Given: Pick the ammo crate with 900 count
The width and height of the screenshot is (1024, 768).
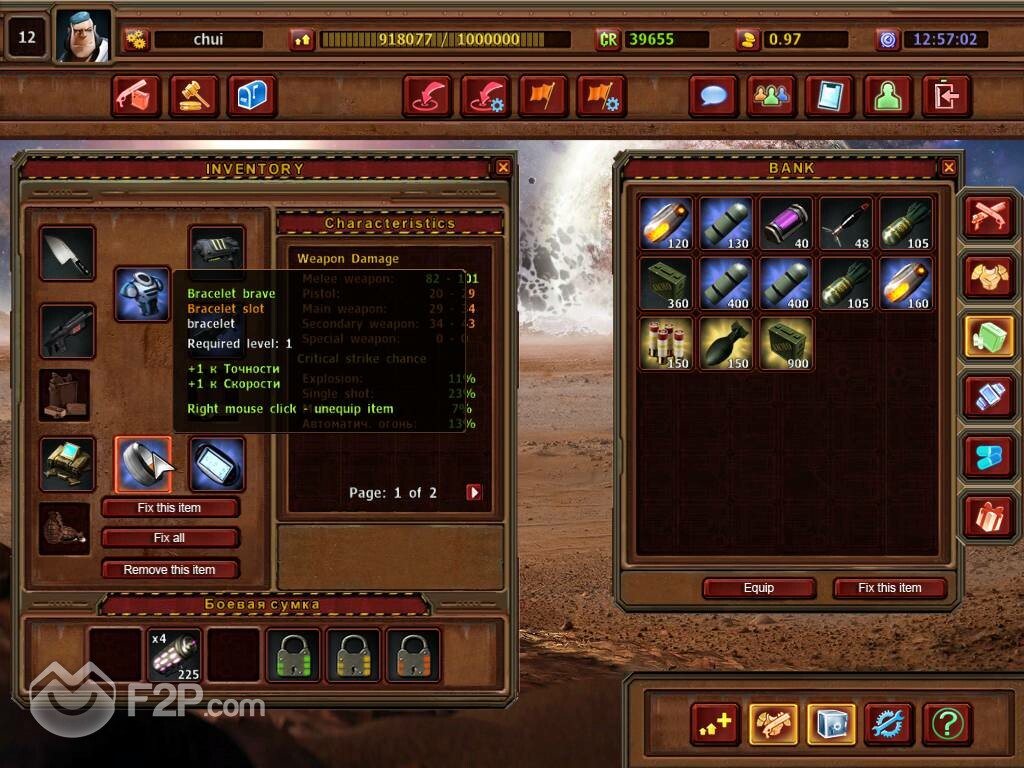Looking at the screenshot, I should click(786, 344).
